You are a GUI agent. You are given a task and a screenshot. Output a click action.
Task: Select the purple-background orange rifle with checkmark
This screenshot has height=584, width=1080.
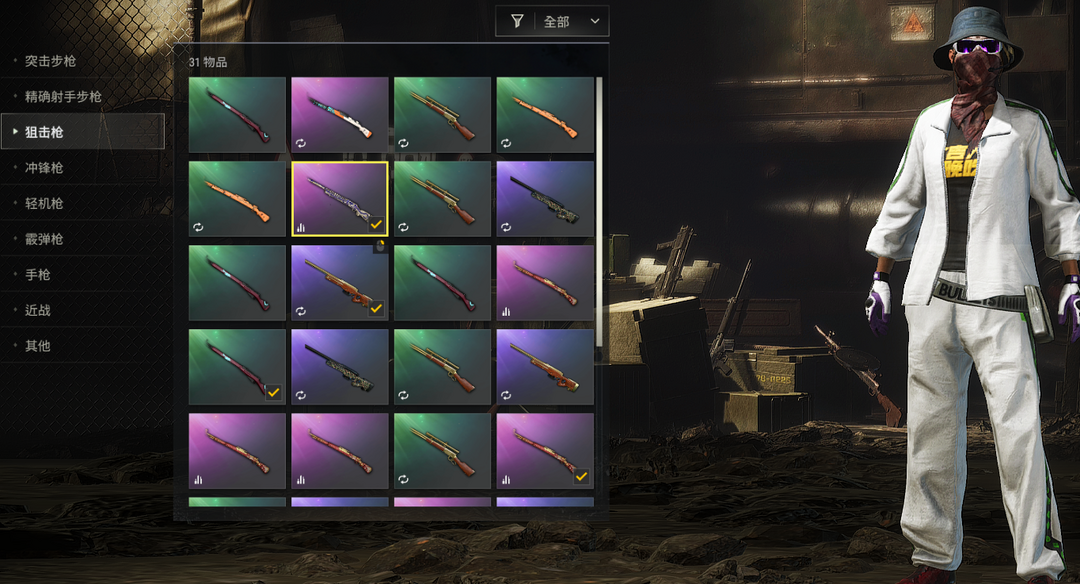[339, 282]
